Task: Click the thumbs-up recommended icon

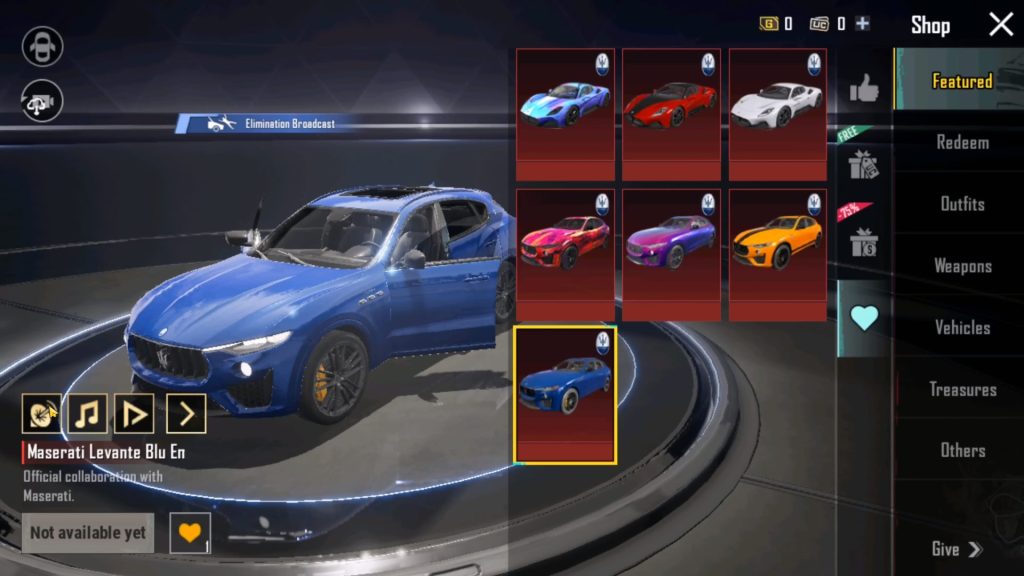Action: [x=863, y=90]
